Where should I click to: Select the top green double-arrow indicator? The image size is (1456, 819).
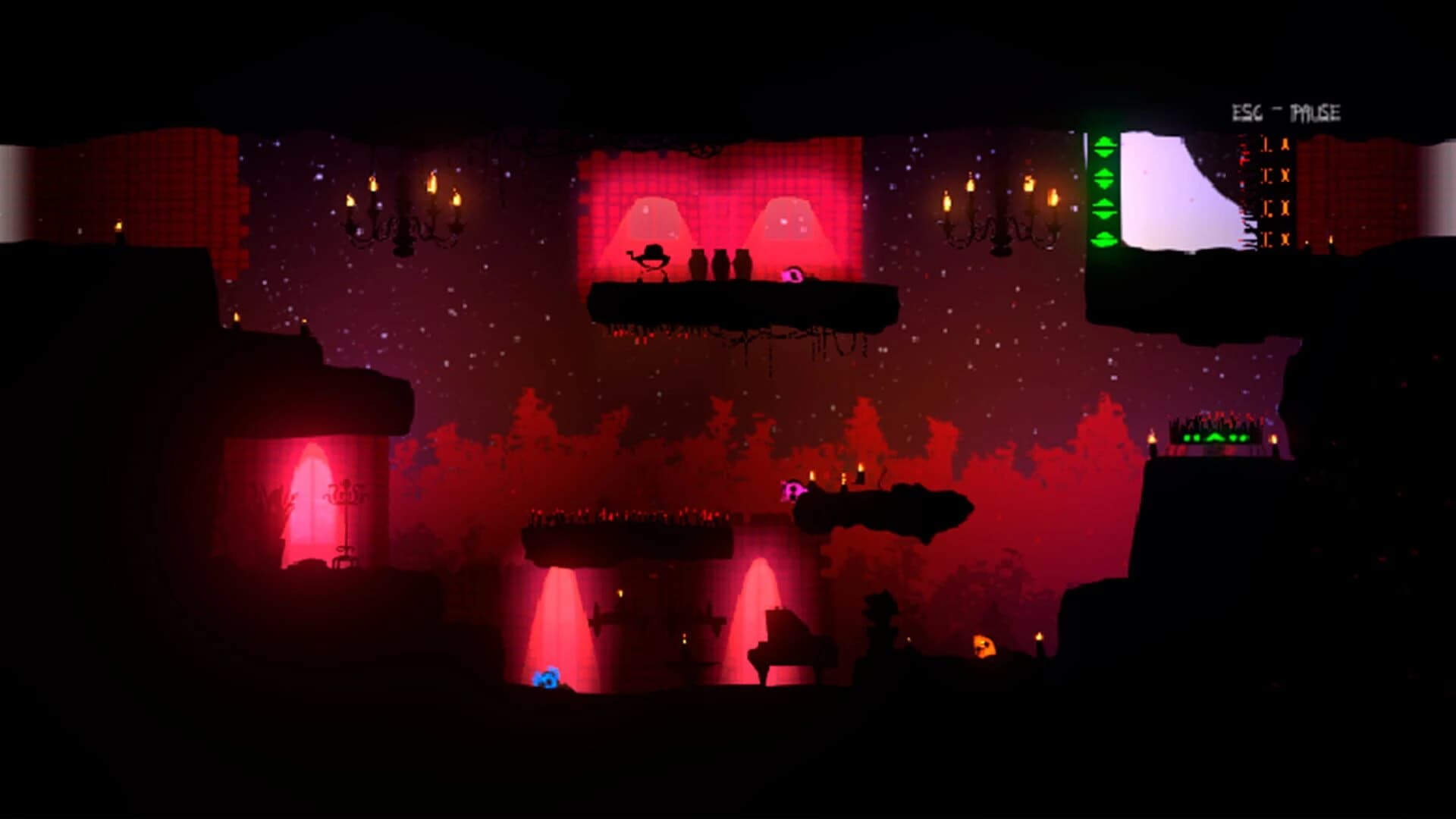pyautogui.click(x=1104, y=148)
